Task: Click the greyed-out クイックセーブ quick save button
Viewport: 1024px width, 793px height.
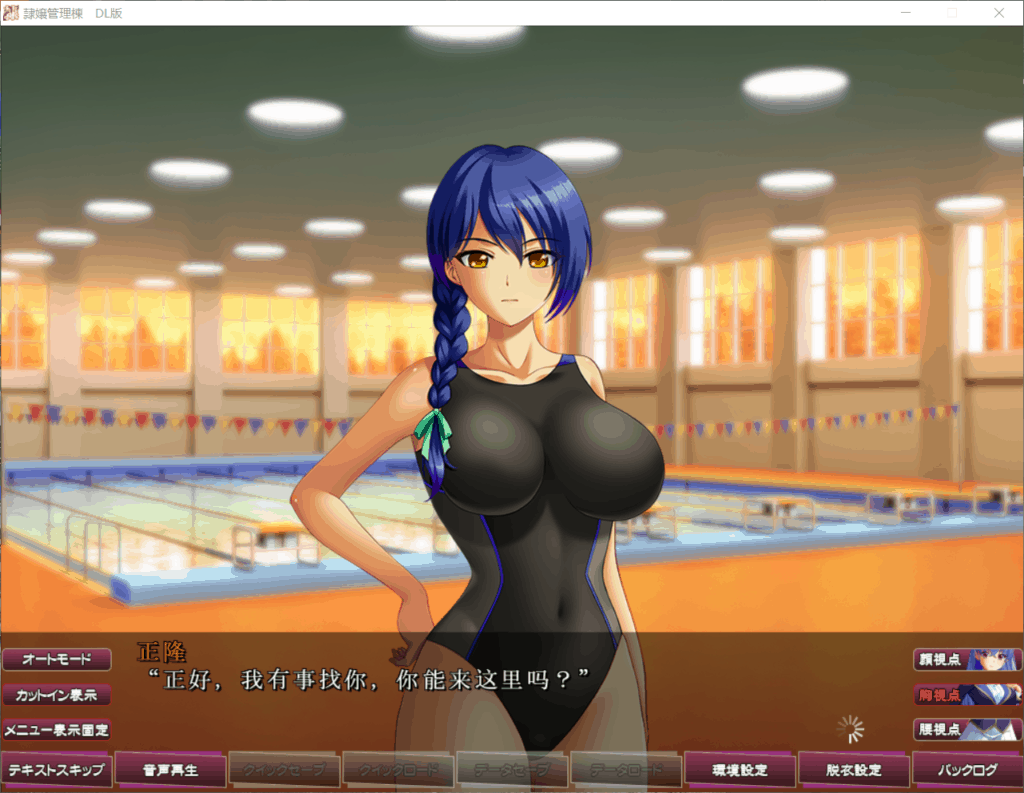Action: (284, 770)
